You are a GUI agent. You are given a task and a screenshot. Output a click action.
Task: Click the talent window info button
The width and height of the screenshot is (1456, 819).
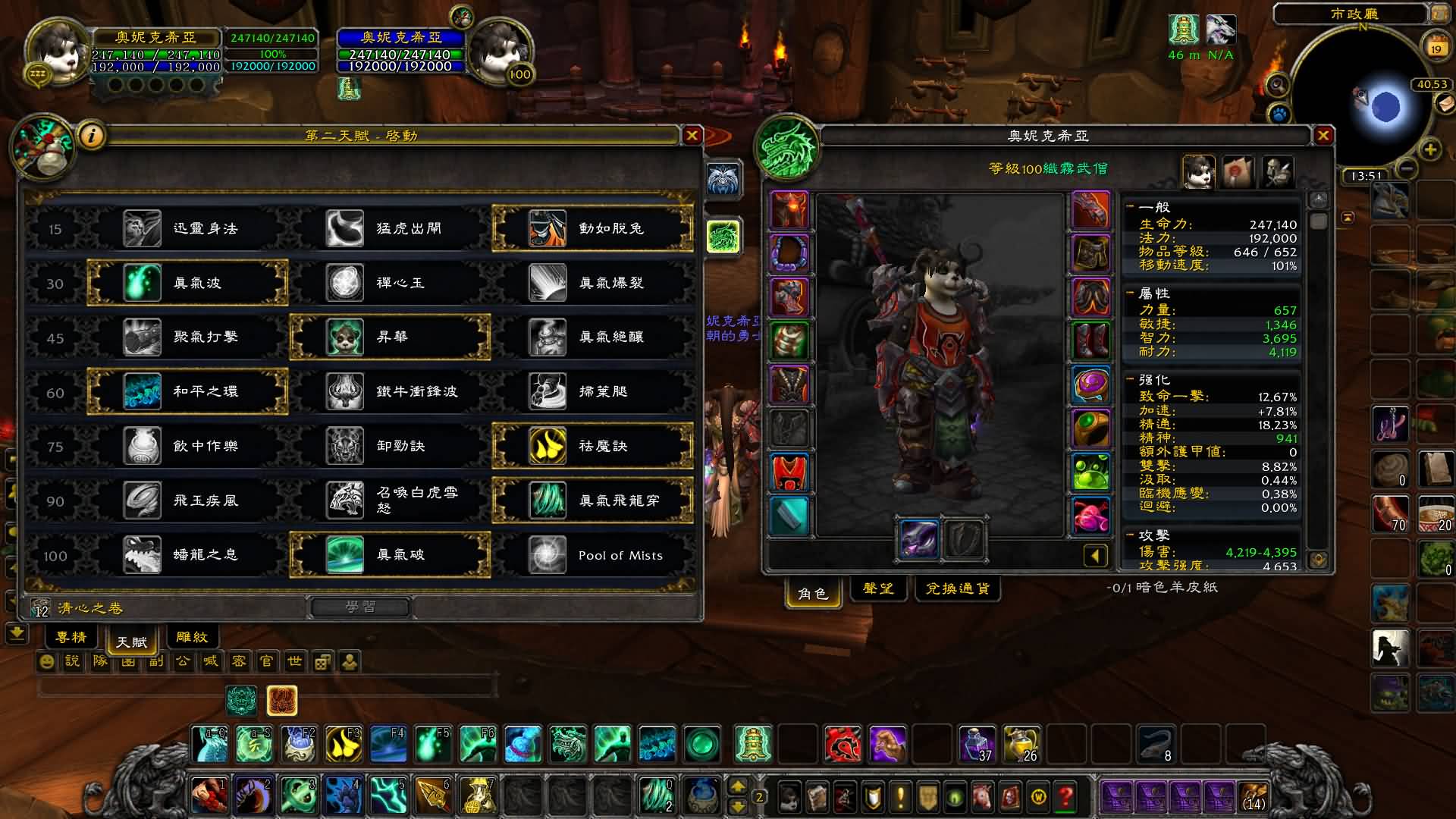(92, 136)
